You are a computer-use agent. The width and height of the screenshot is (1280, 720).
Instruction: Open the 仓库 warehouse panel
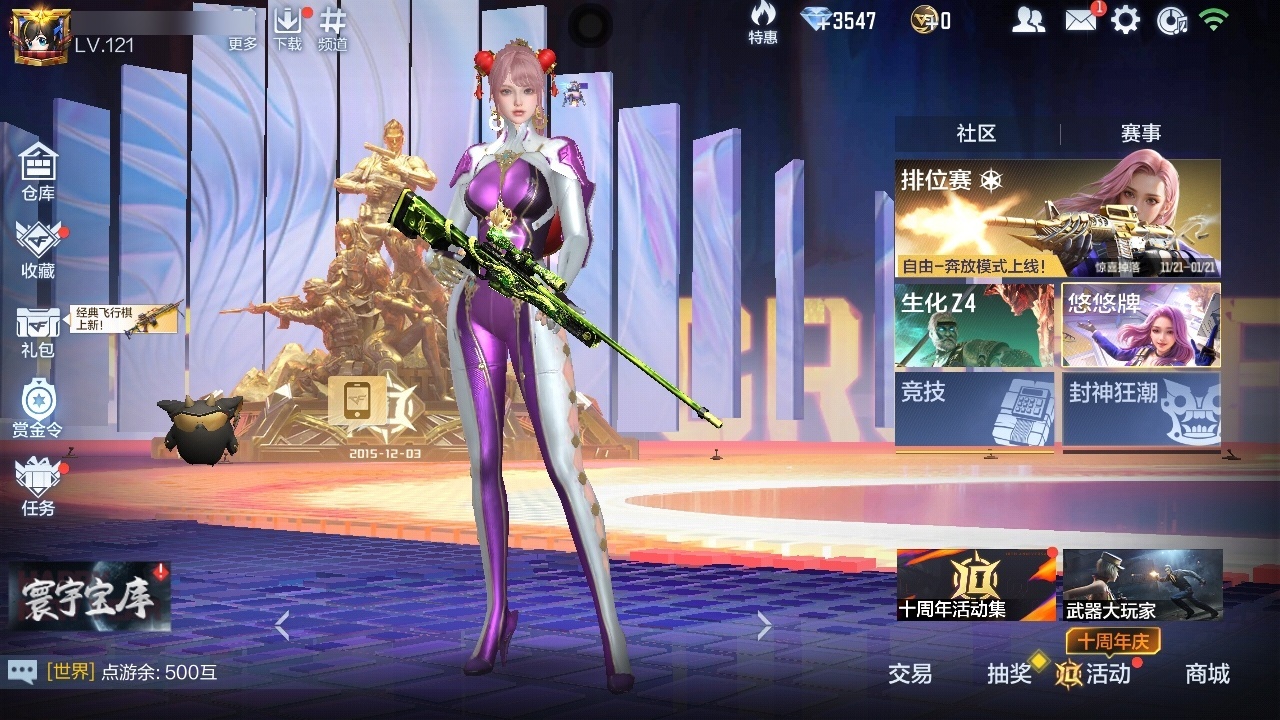(37, 170)
